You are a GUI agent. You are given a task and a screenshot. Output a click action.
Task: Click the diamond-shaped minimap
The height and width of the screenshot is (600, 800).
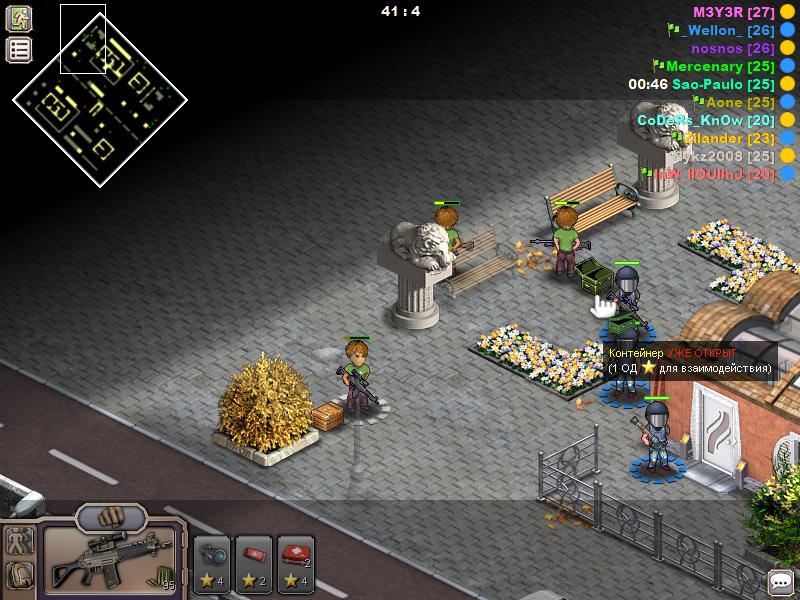click(x=99, y=97)
